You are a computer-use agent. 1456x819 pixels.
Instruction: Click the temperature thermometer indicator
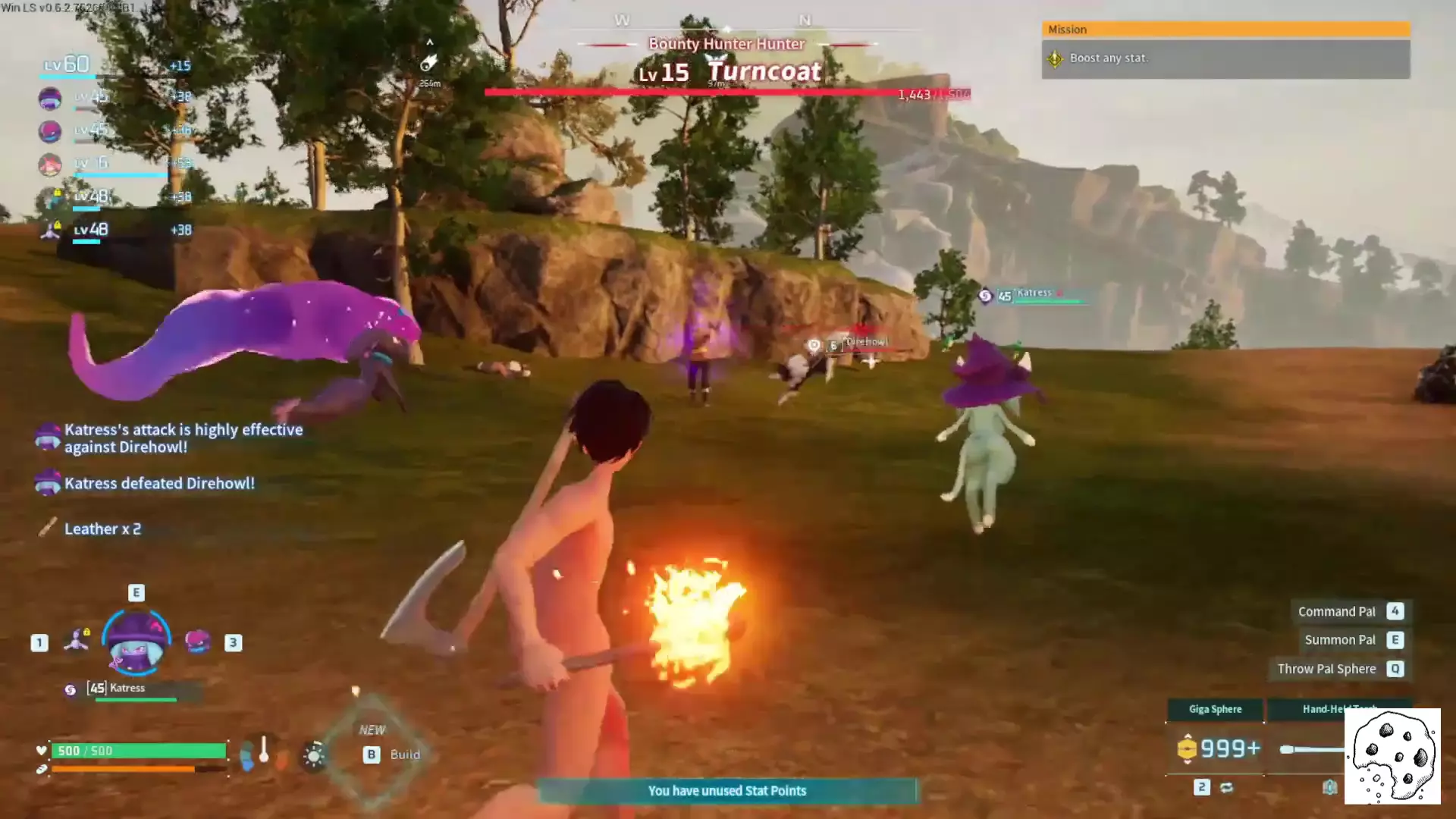pos(264,751)
